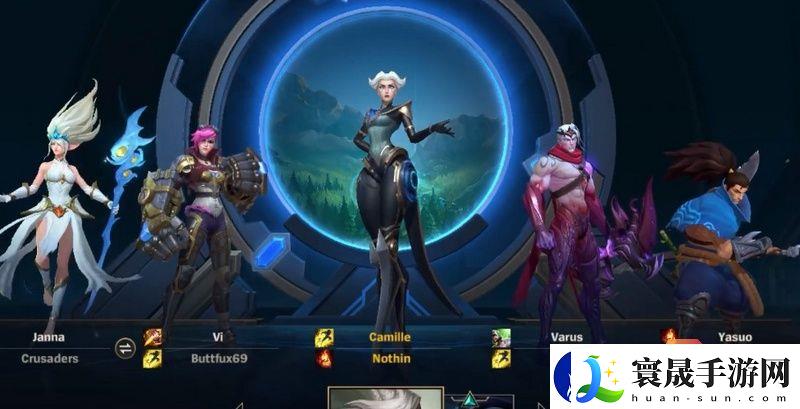The height and width of the screenshot is (409, 800).
Task: Select Camille's Flash summoner spell icon
Action: [325, 338]
